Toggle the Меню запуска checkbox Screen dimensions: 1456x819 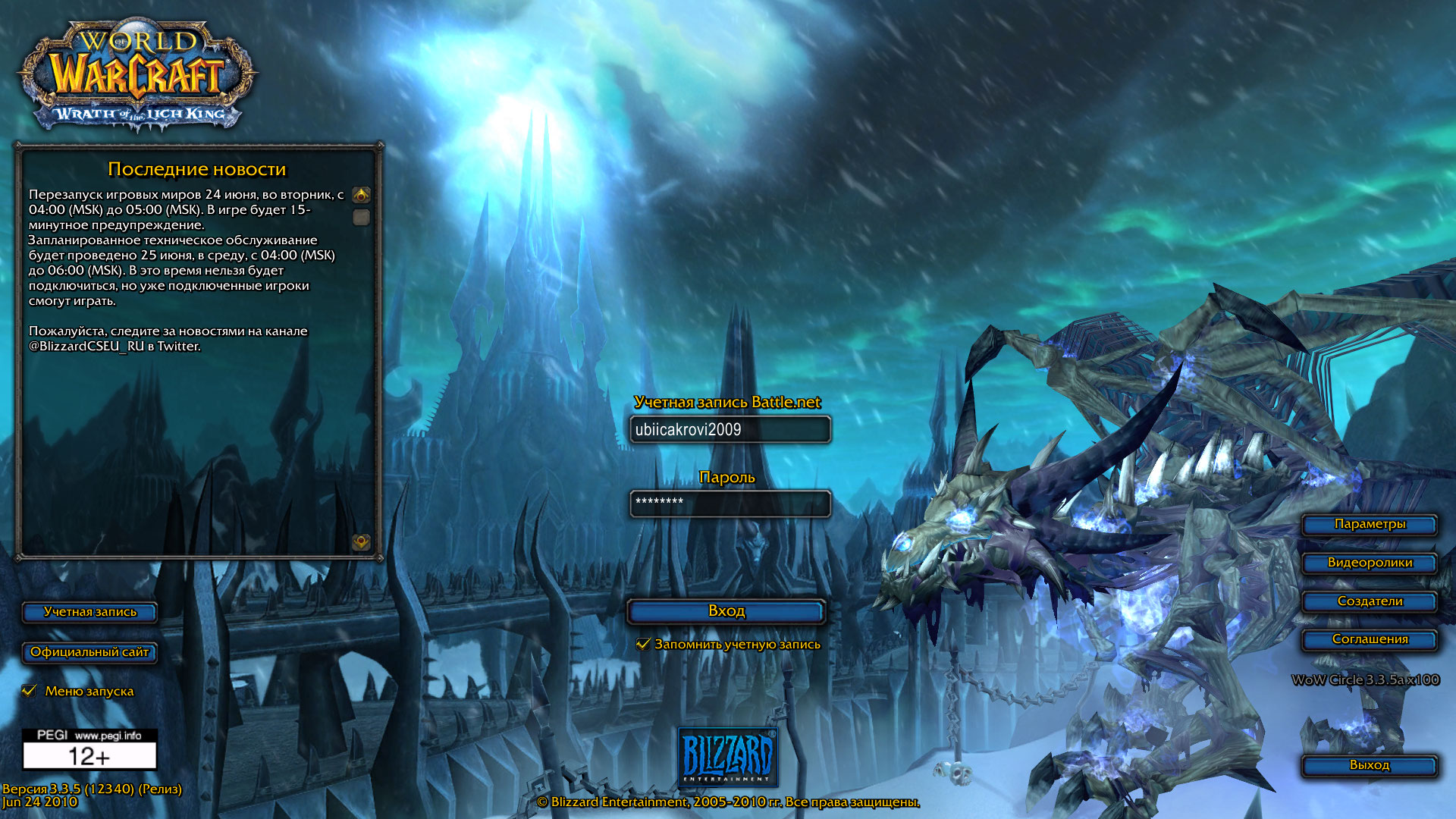pyautogui.click(x=30, y=691)
